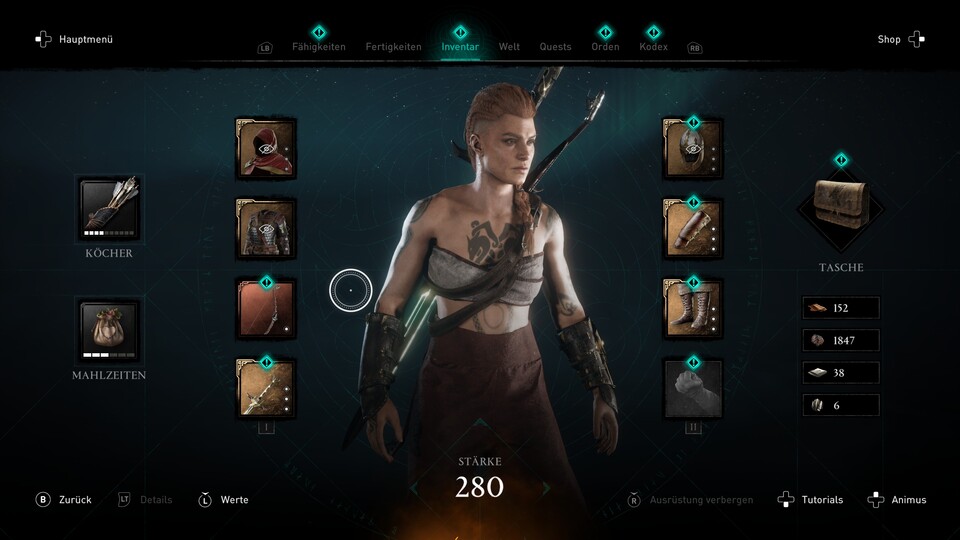The height and width of the screenshot is (540, 960).
Task: Select the bracers equipment slot
Action: 693,228
